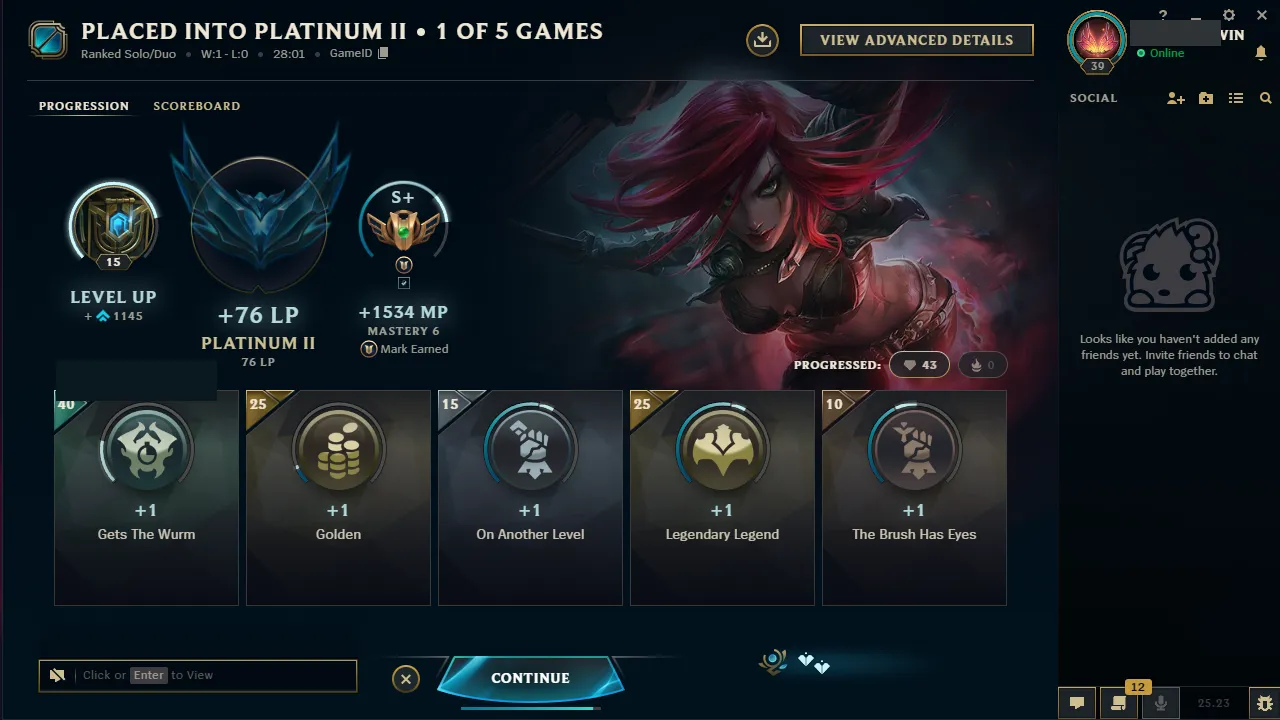The height and width of the screenshot is (720, 1280).
Task: Expand friend search in the social panel
Action: click(x=1265, y=98)
